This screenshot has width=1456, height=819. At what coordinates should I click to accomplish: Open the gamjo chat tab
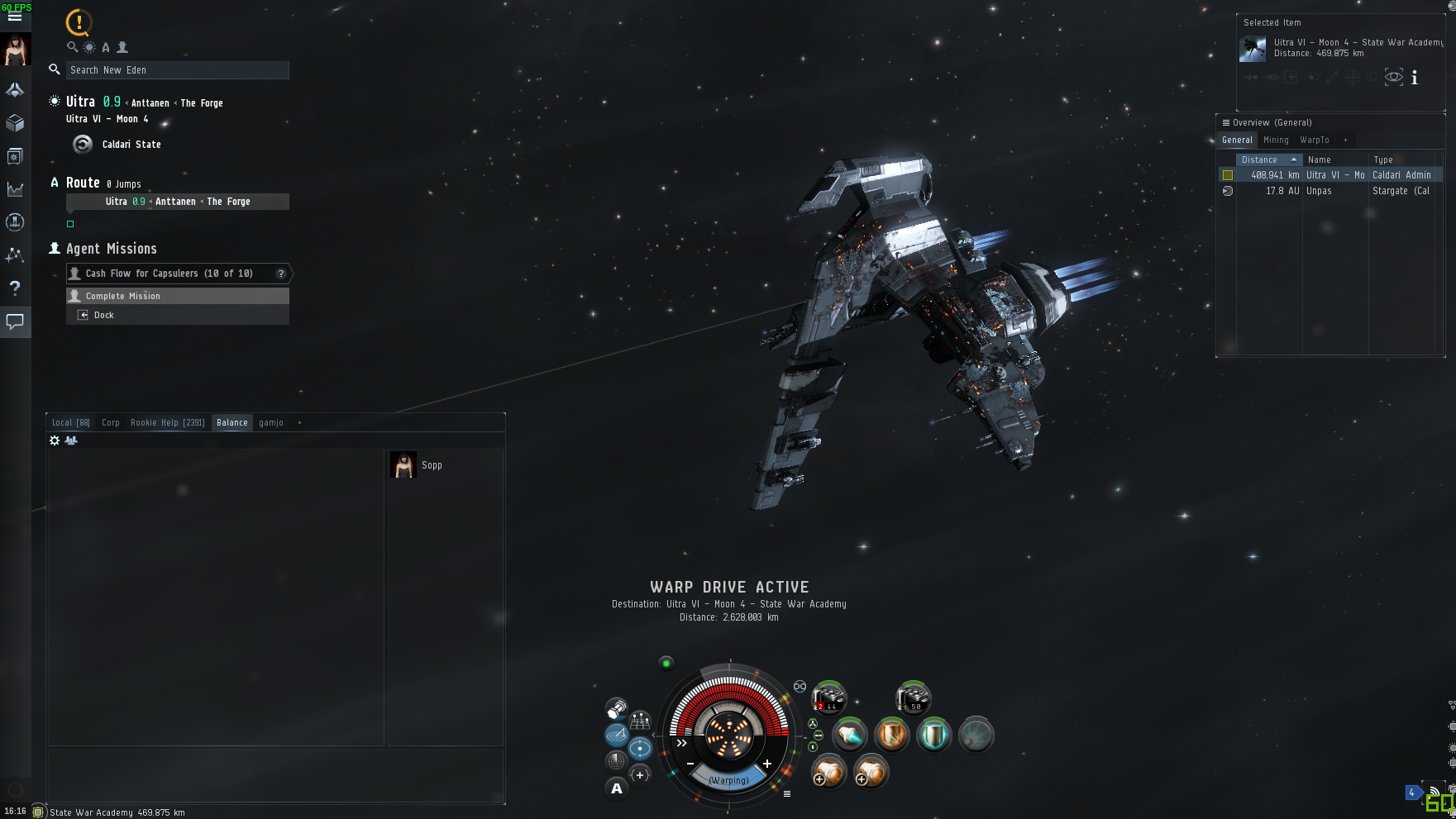[271, 423]
